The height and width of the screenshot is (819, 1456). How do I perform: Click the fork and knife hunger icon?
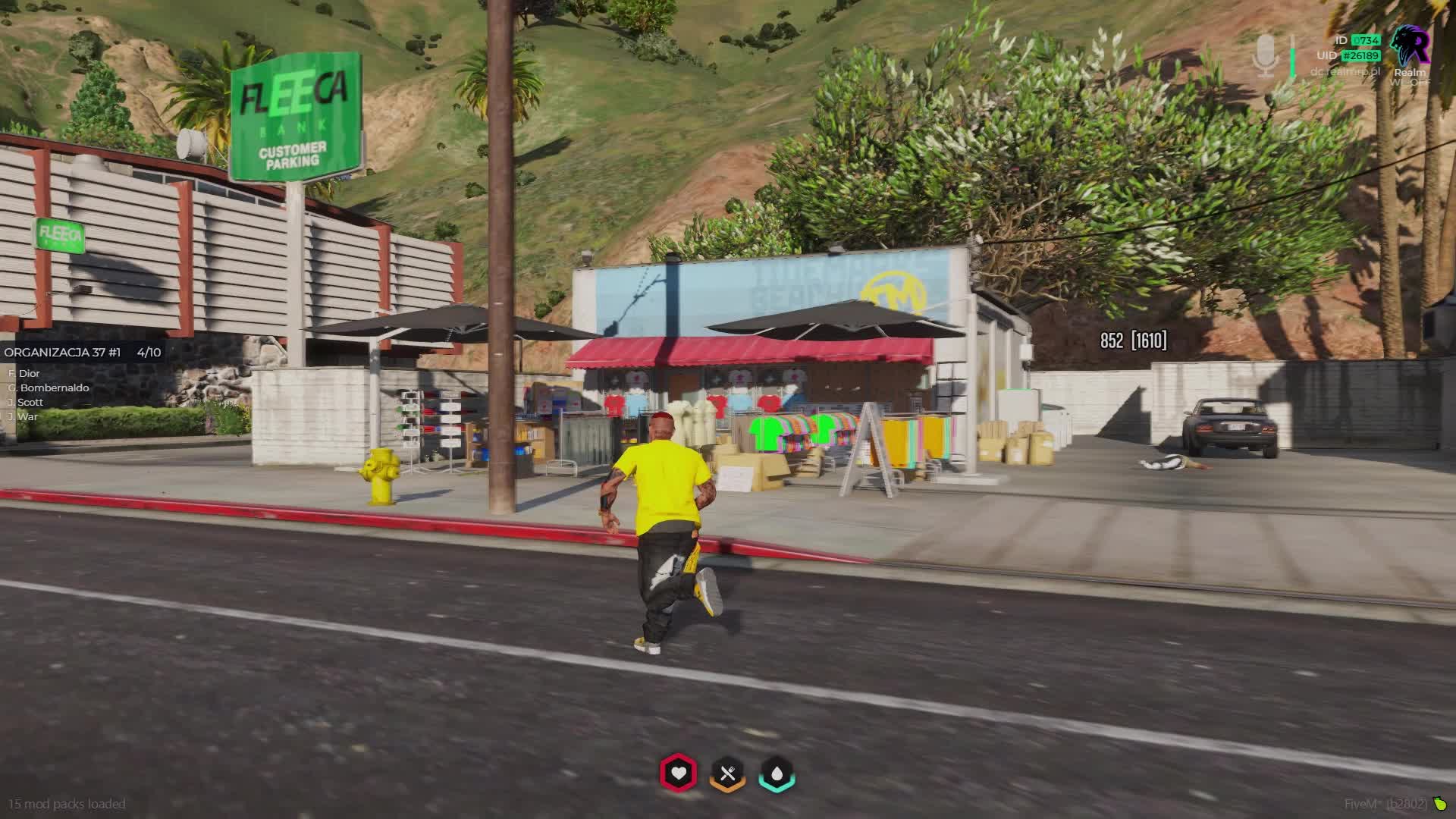727,773
